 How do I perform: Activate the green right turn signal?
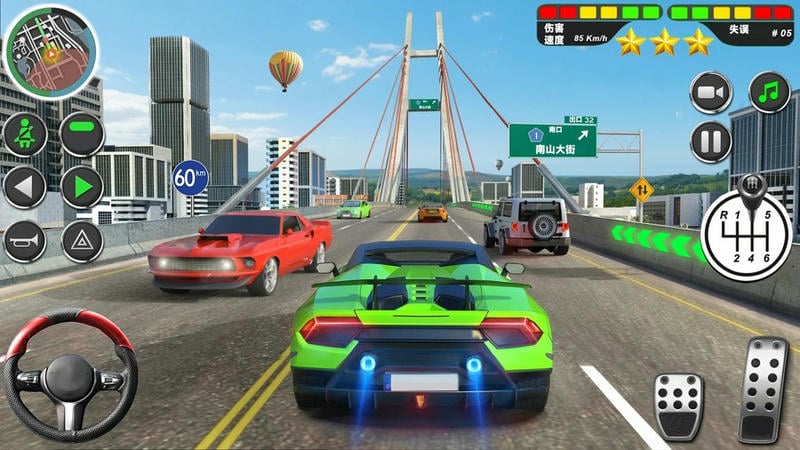point(82,187)
